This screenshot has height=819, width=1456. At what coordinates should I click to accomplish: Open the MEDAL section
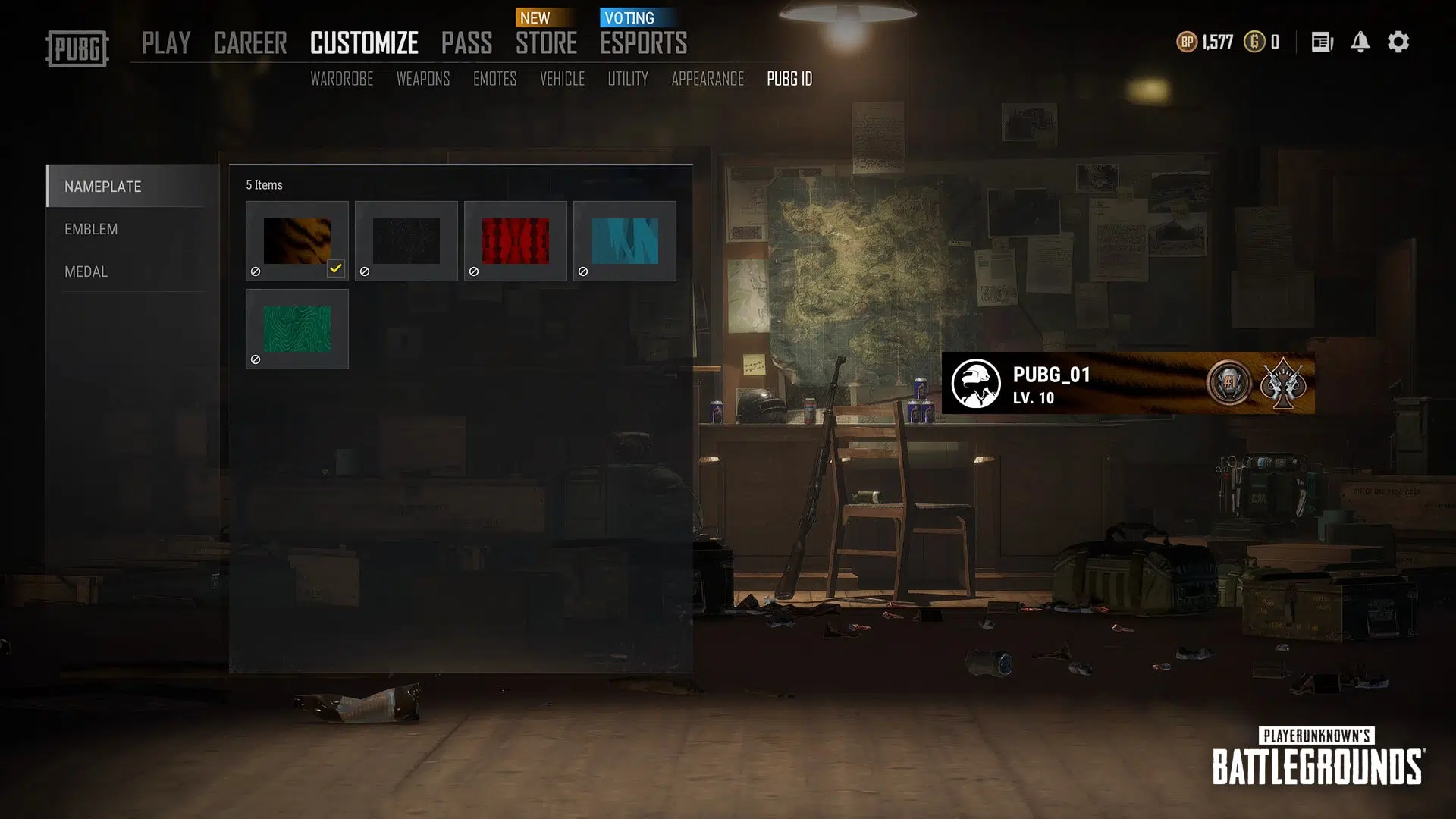[86, 271]
